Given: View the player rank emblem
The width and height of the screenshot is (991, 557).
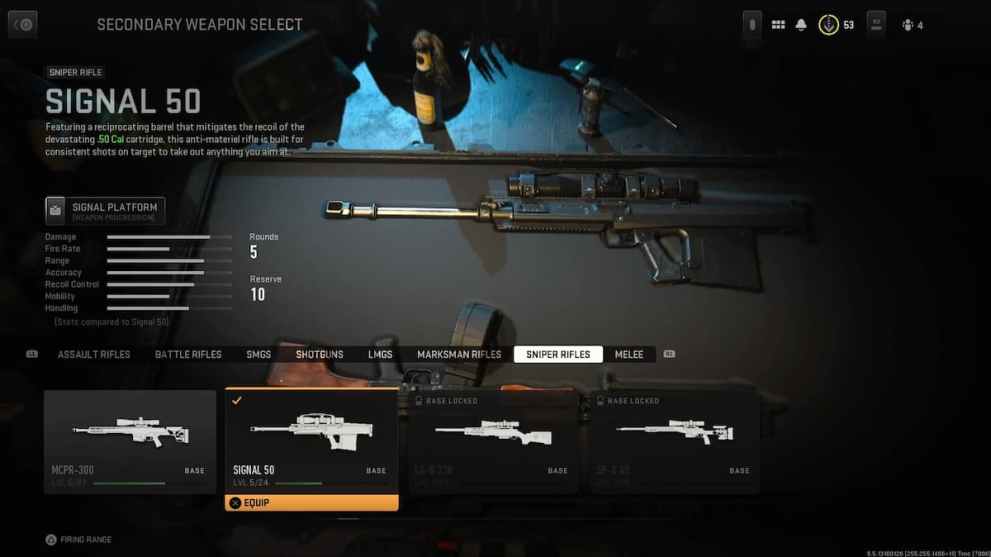Looking at the screenshot, I should pyautogui.click(x=829, y=25).
